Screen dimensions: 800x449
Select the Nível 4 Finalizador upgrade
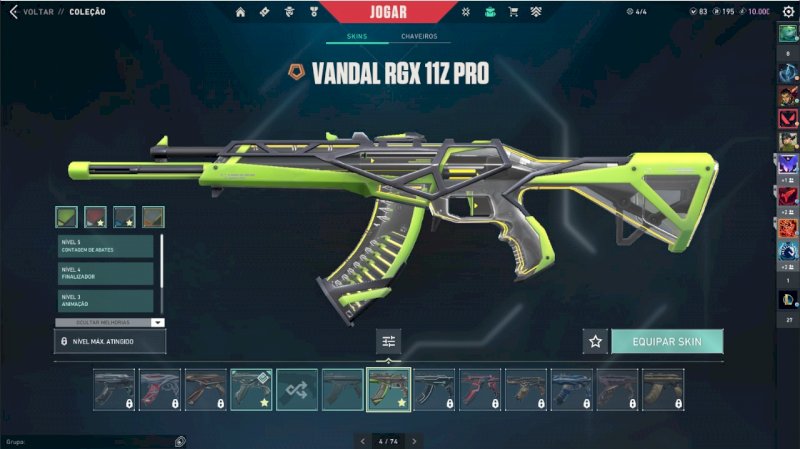point(105,273)
